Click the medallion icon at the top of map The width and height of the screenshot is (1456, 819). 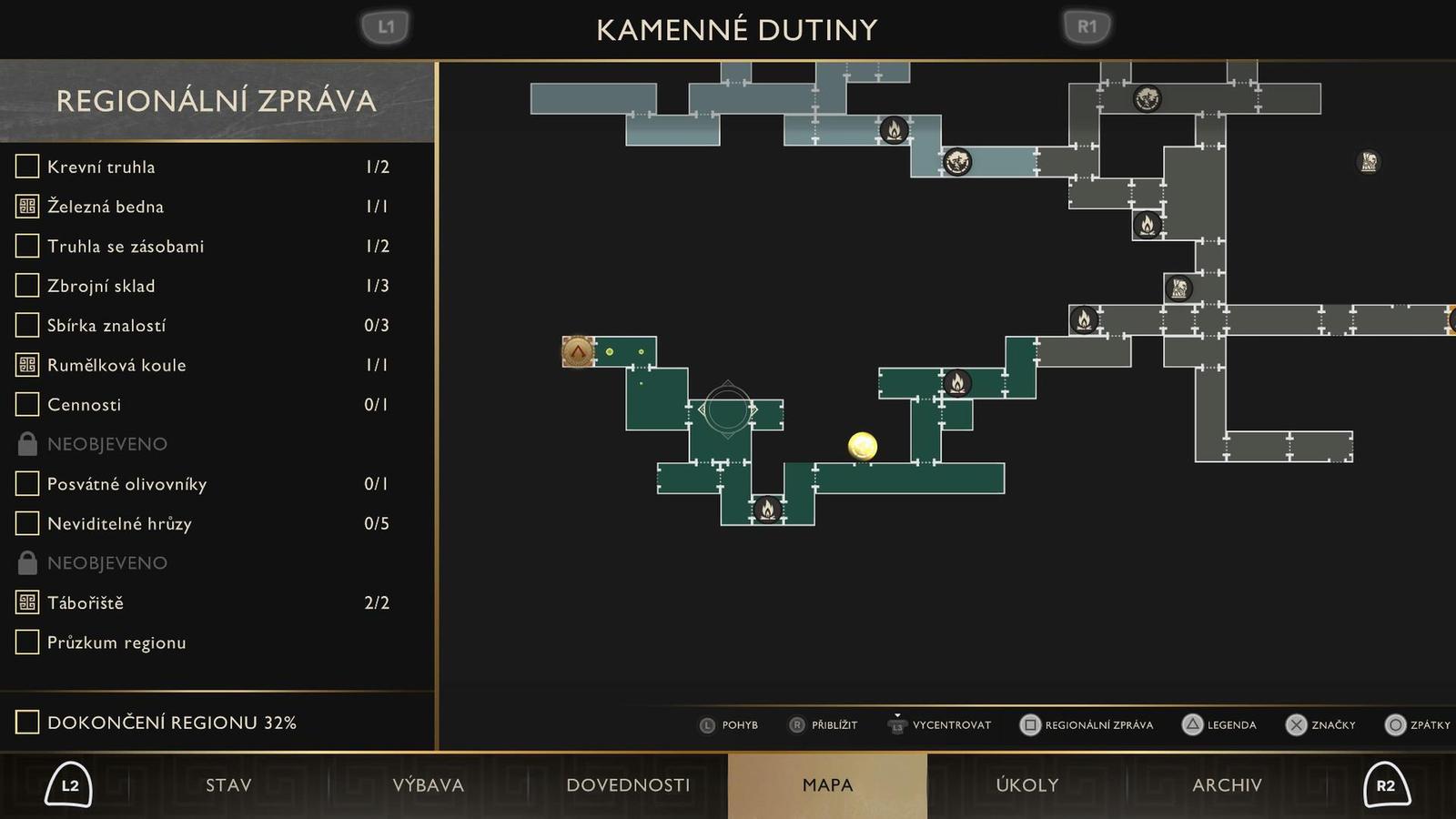coord(1147,98)
